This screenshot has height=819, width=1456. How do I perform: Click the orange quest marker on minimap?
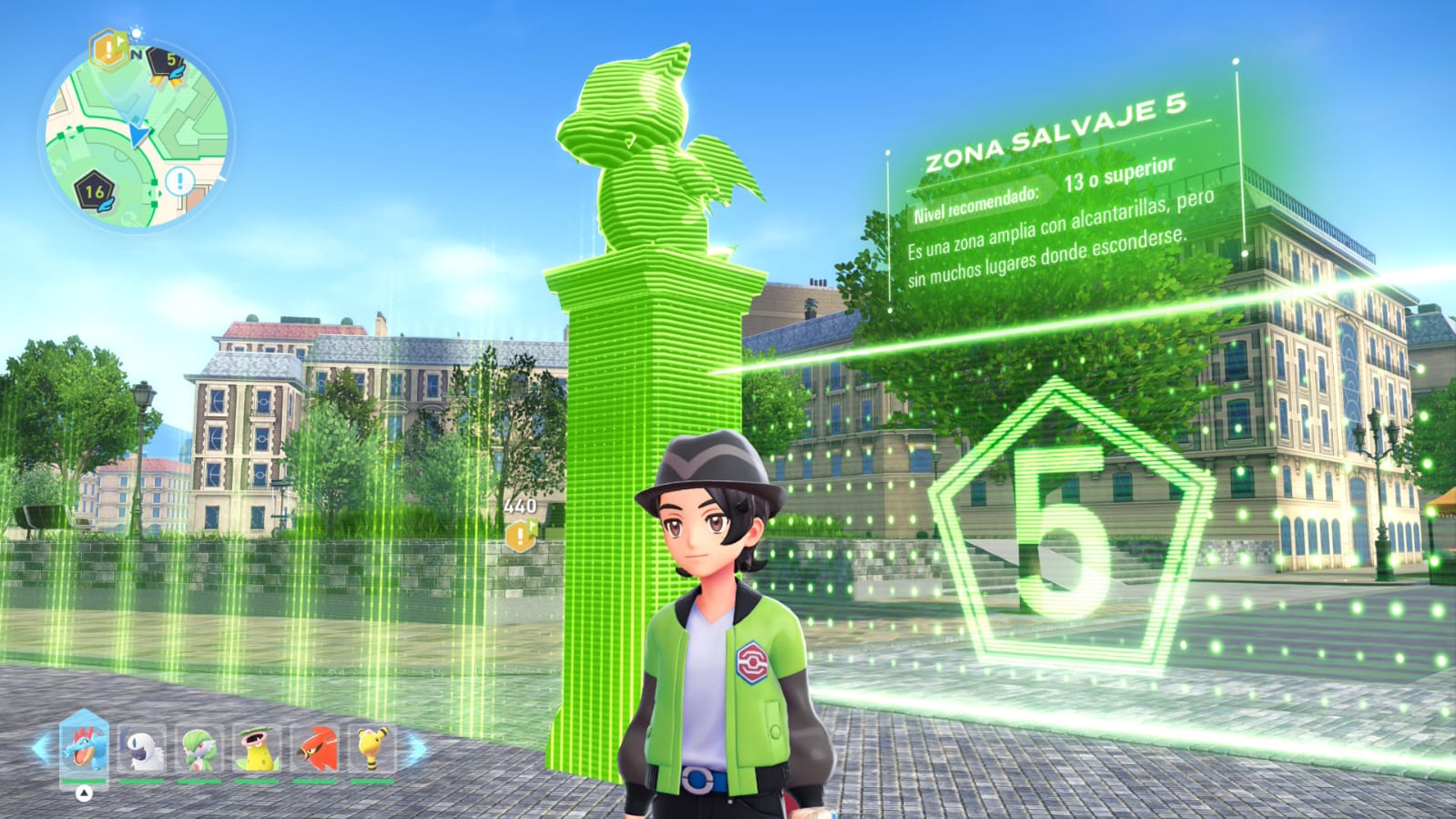pos(108,49)
